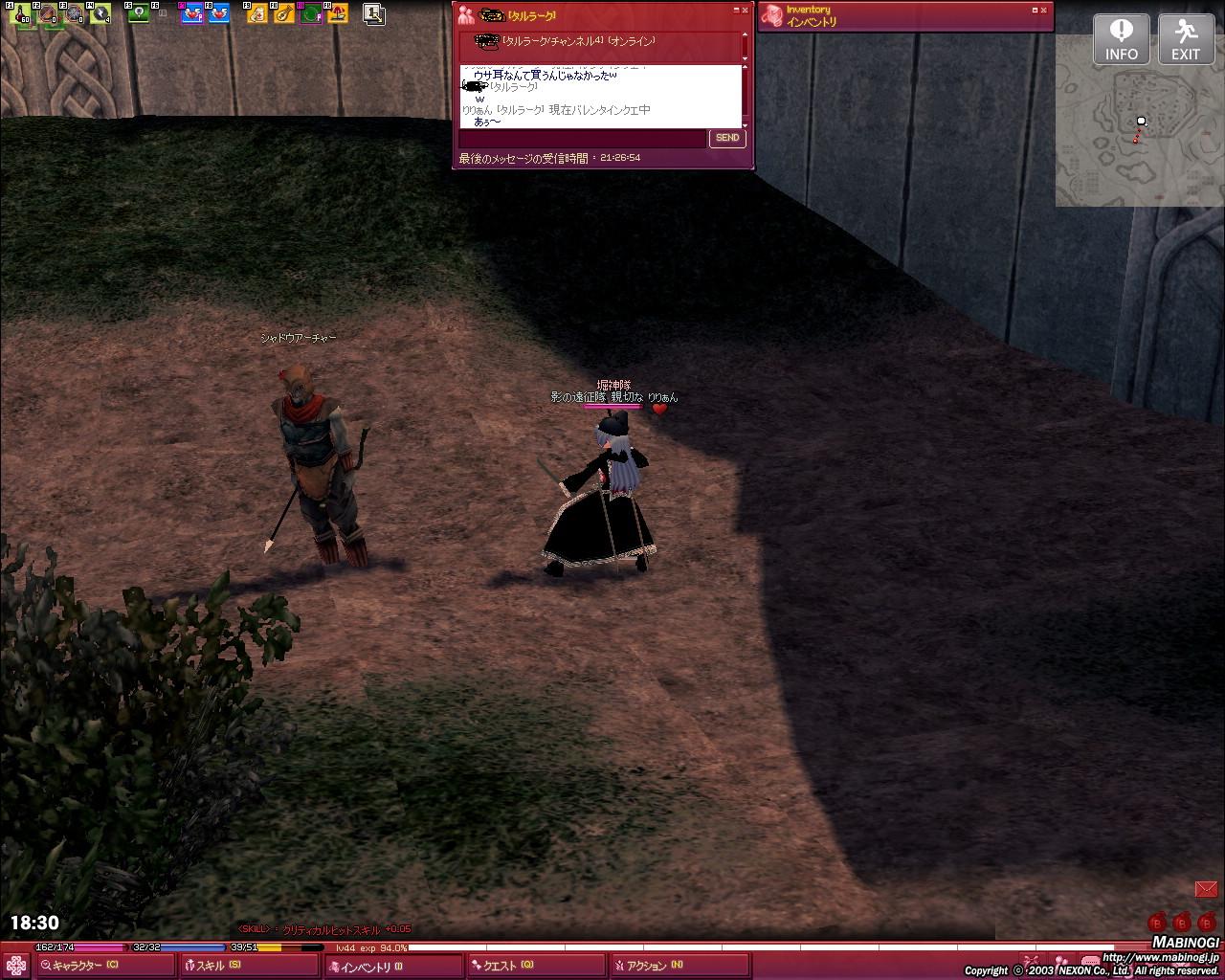Click the main menu knot icon
This screenshot has height=980, width=1225.
(x=16, y=963)
